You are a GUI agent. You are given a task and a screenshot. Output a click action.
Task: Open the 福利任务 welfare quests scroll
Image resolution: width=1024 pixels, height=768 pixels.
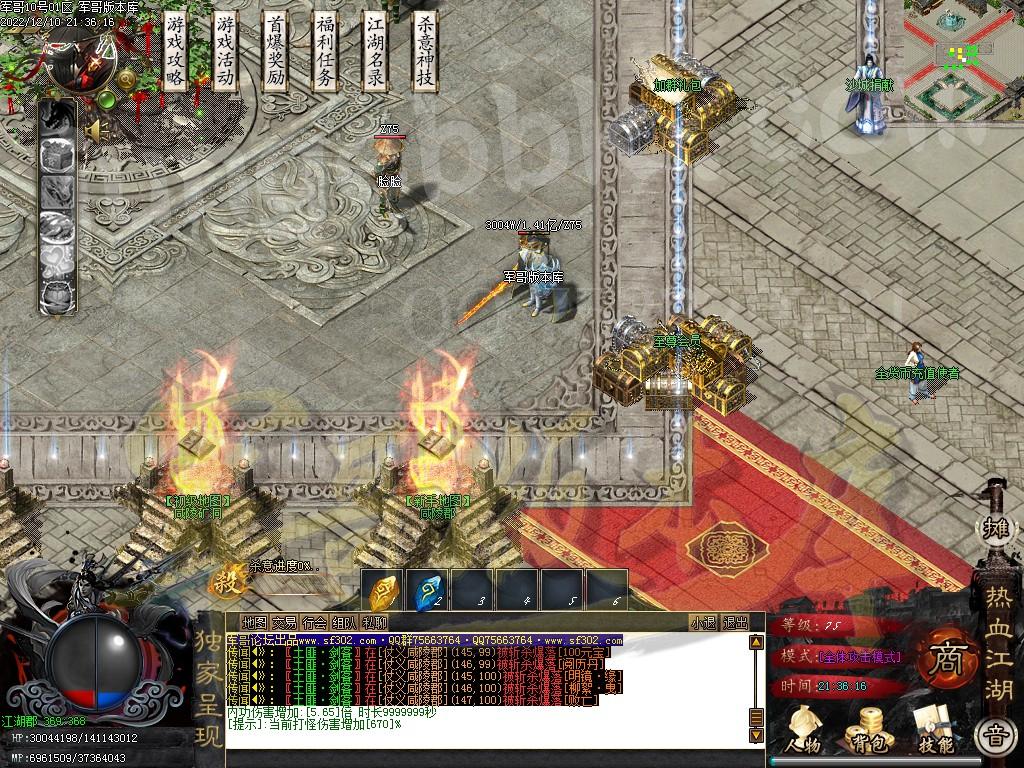(326, 52)
